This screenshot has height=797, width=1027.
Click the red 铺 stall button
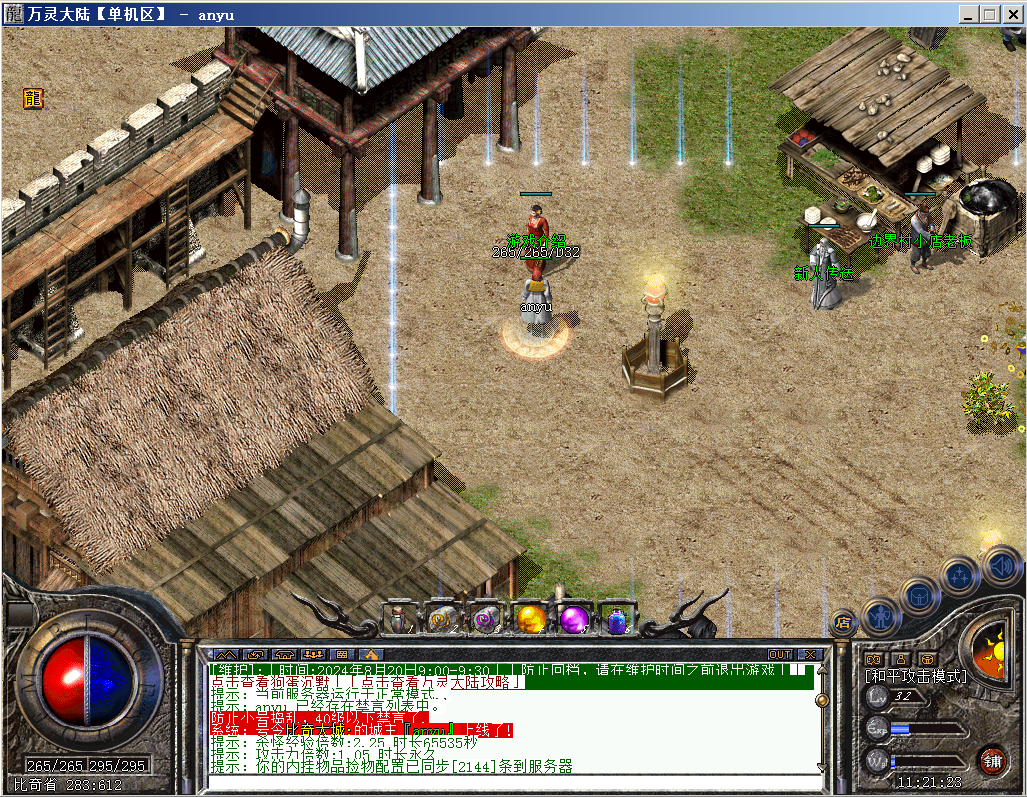991,759
